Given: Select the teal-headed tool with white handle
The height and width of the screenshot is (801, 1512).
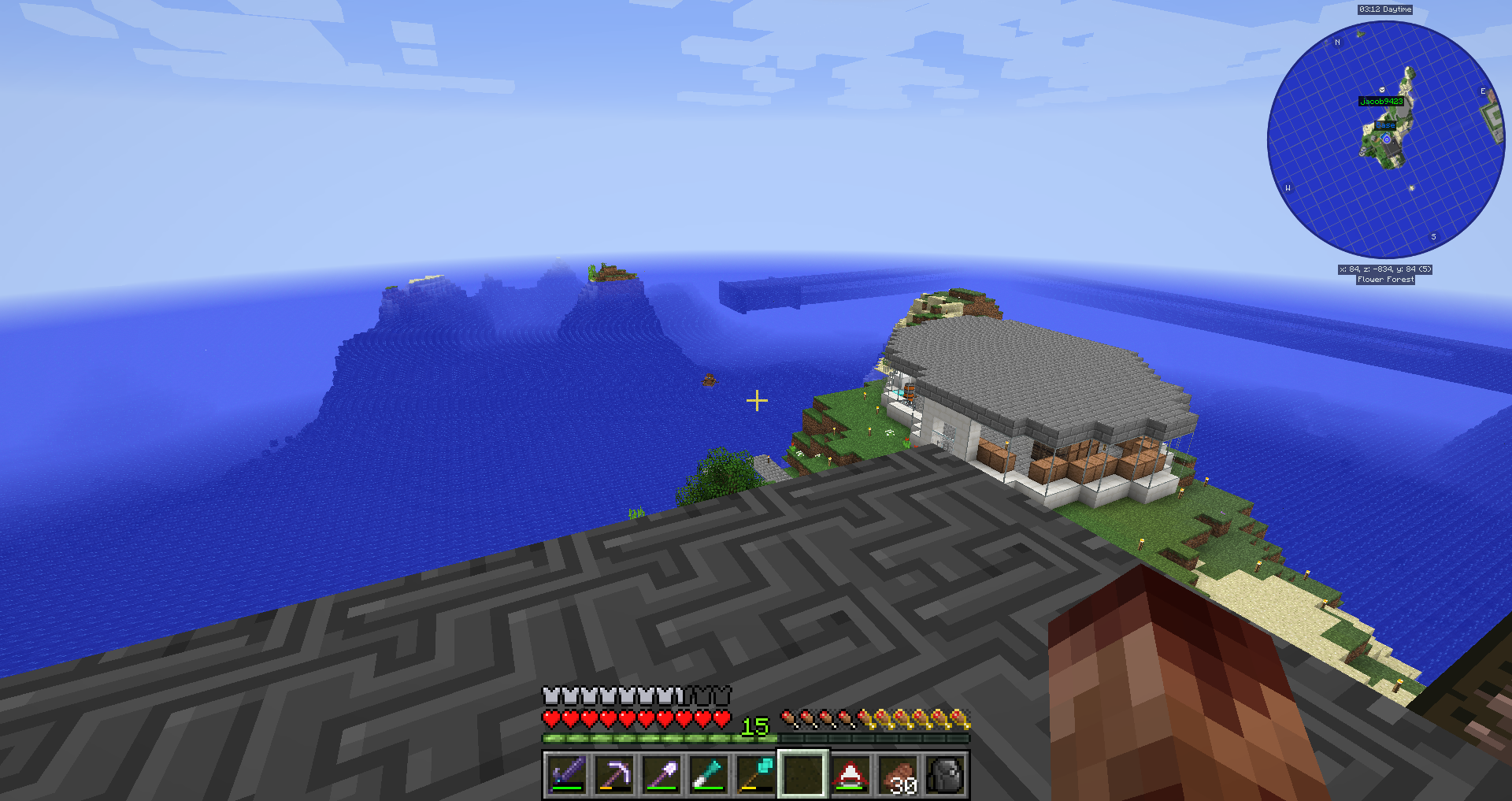Looking at the screenshot, I should coord(709,774).
